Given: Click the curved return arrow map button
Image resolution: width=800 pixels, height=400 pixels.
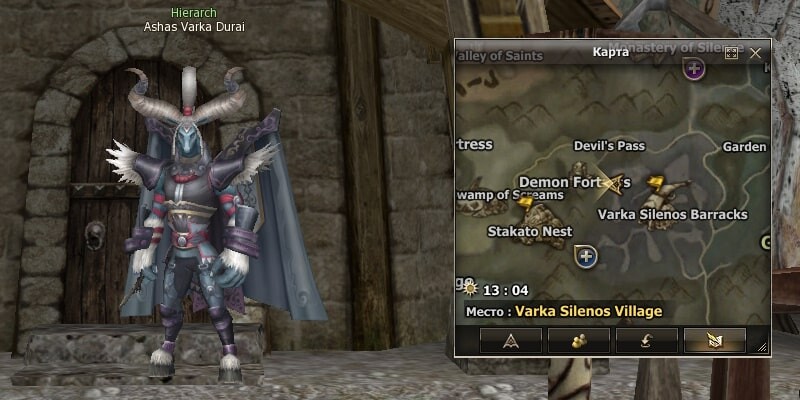Looking at the screenshot, I should (x=647, y=340).
